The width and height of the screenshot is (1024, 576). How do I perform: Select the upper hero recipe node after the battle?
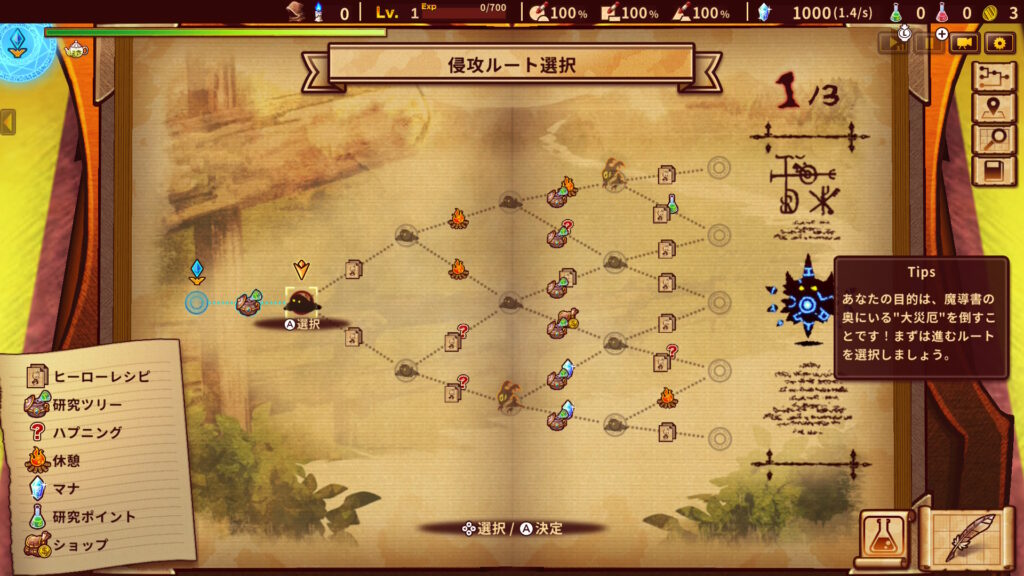[353, 269]
